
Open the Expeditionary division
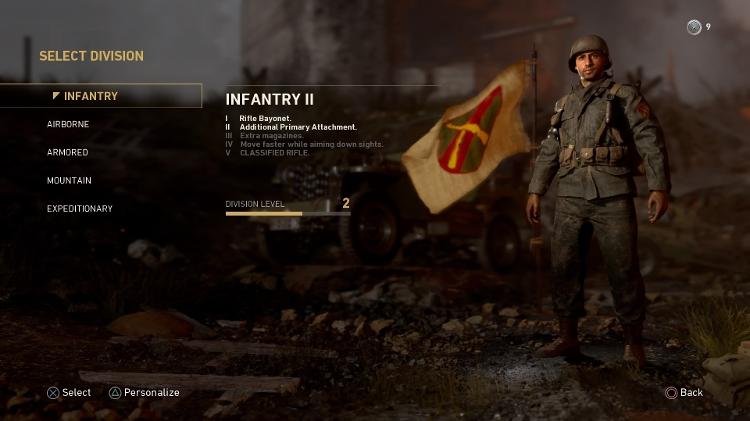(79, 208)
